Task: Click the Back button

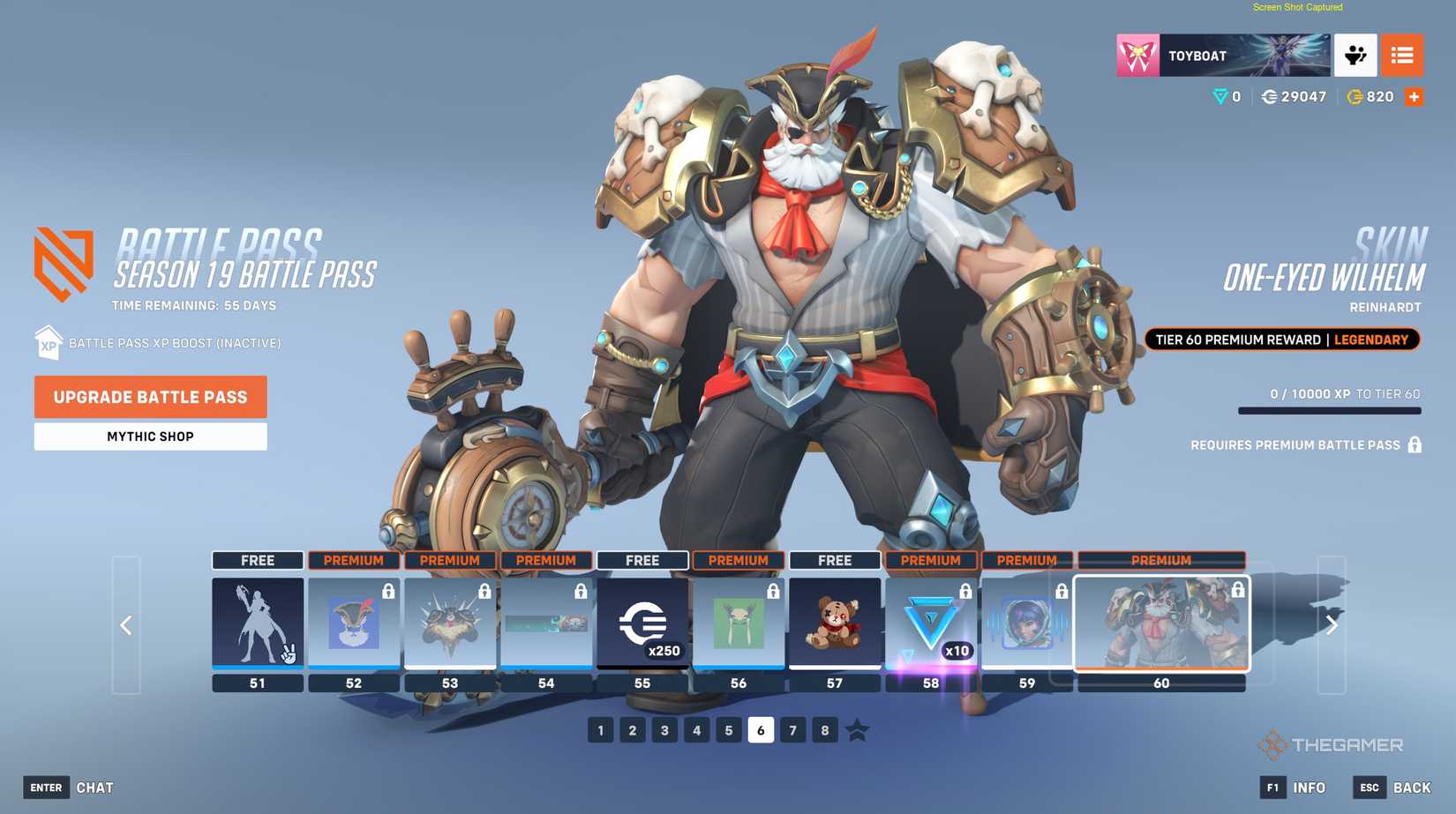Action: click(x=1393, y=788)
